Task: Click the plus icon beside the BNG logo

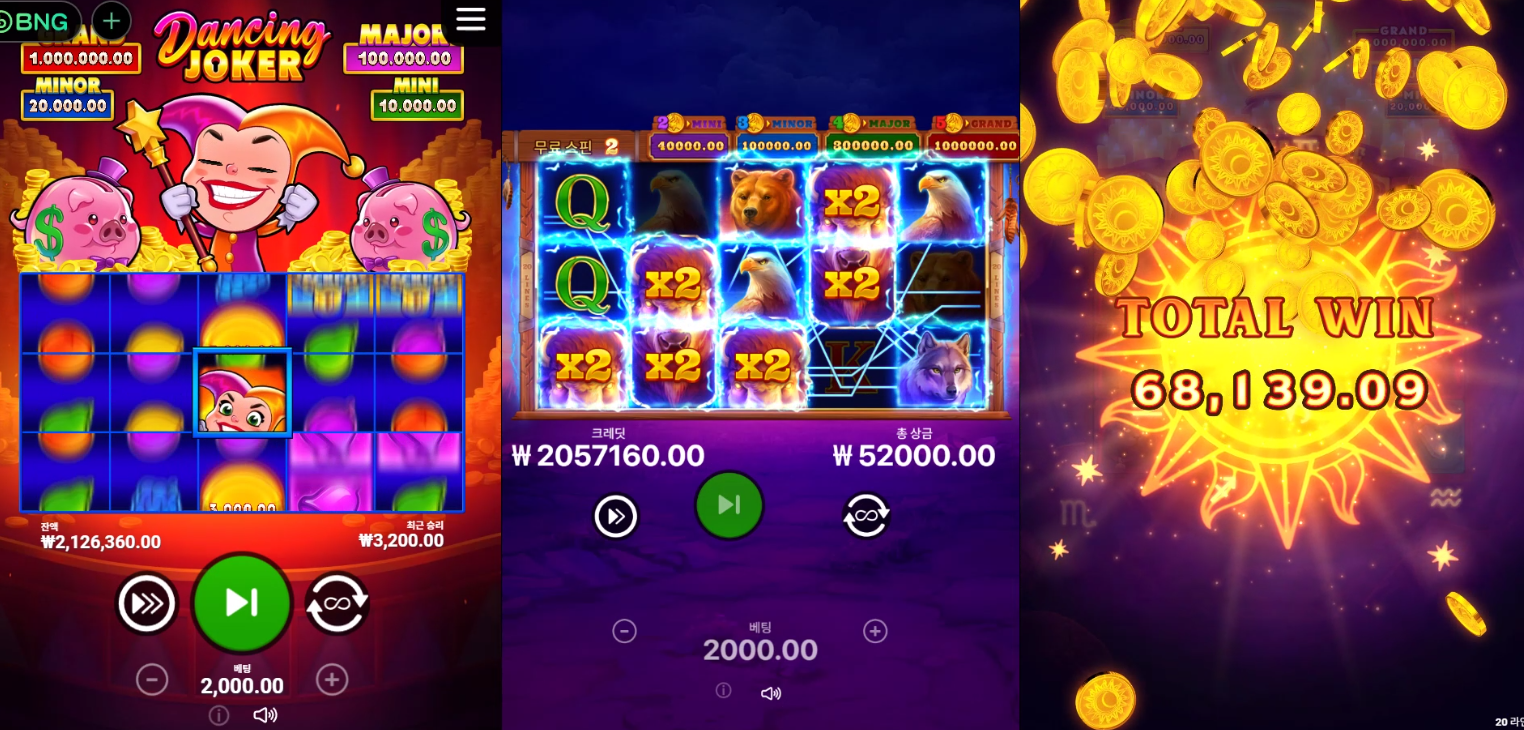Action: coord(112,20)
